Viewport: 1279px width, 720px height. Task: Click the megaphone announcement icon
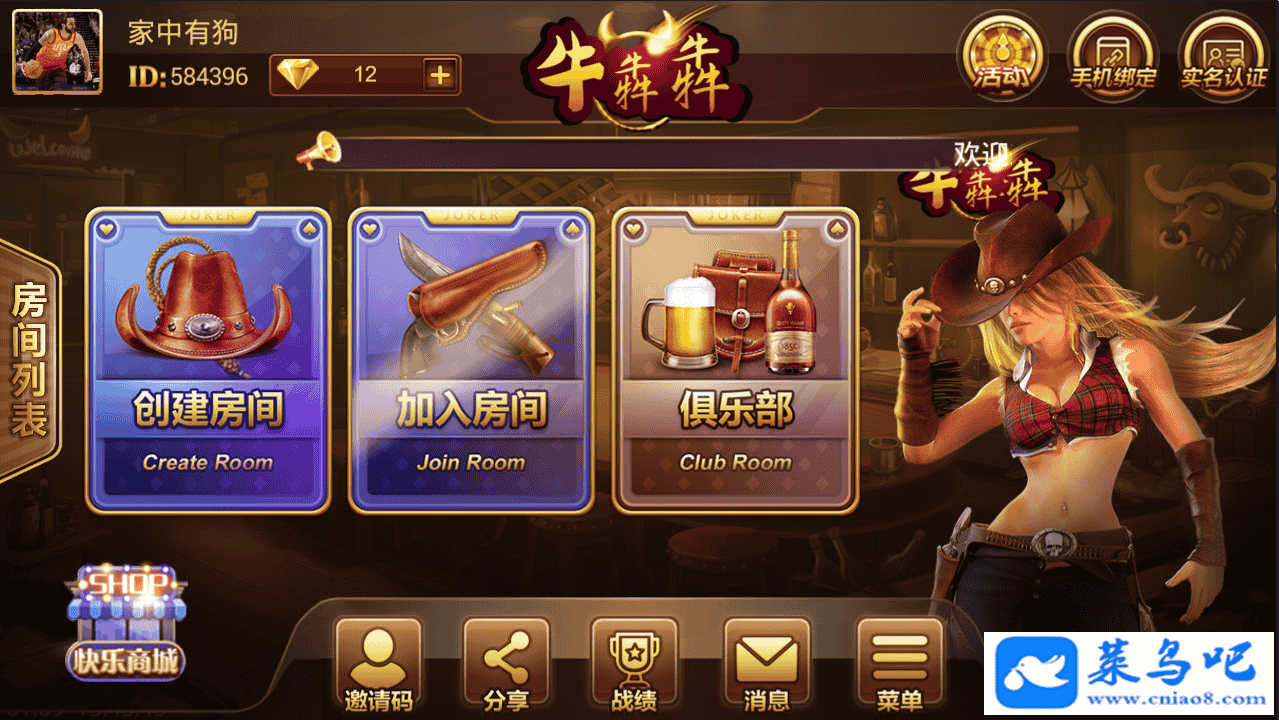click(320, 150)
